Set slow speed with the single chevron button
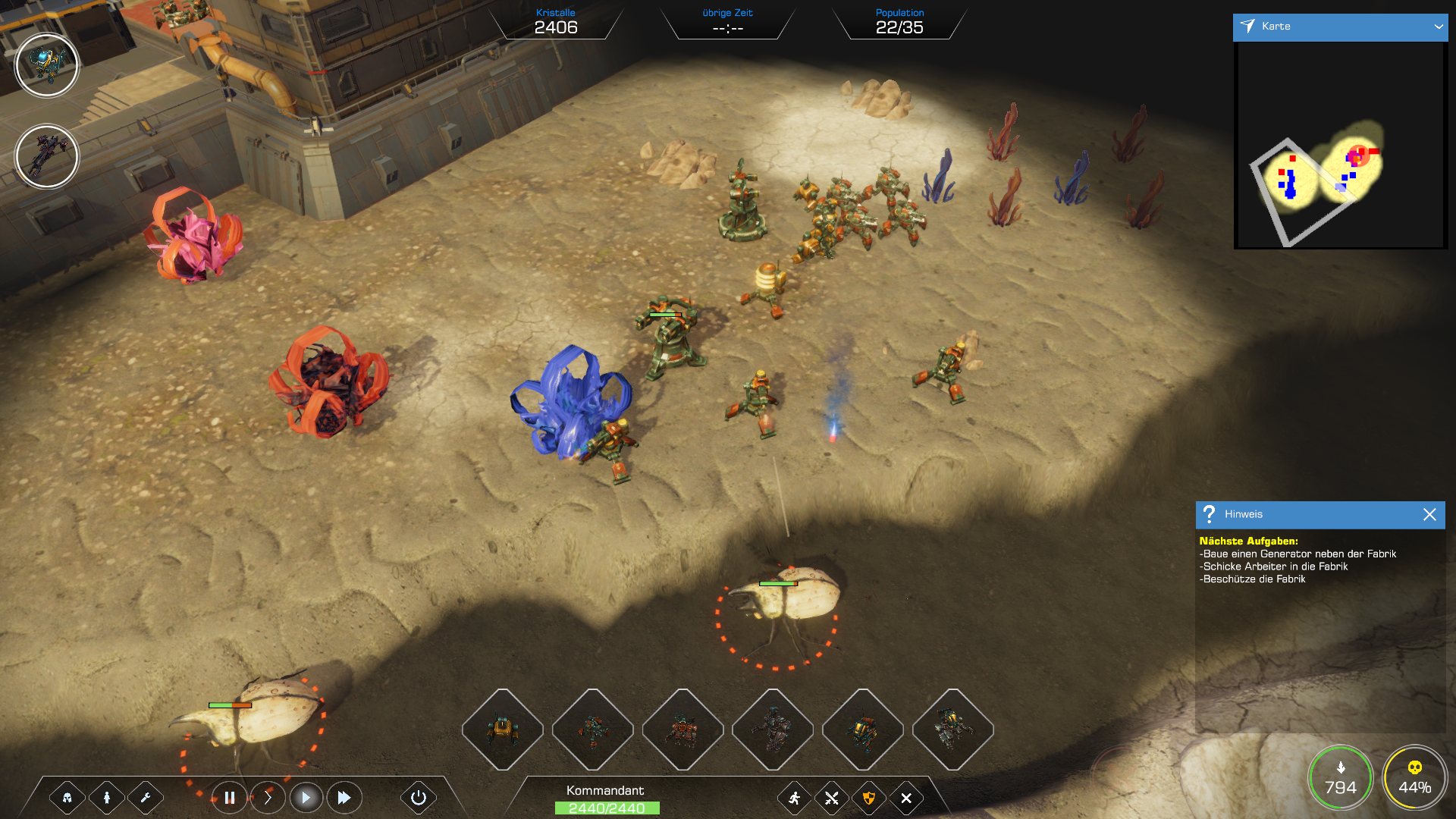Viewport: 1456px width, 819px height. tap(268, 798)
